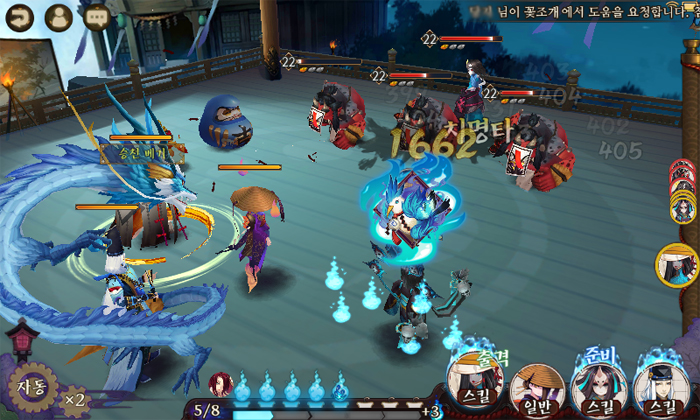
Task: Toggle the 자동 auto-battle button
Action: point(29,387)
